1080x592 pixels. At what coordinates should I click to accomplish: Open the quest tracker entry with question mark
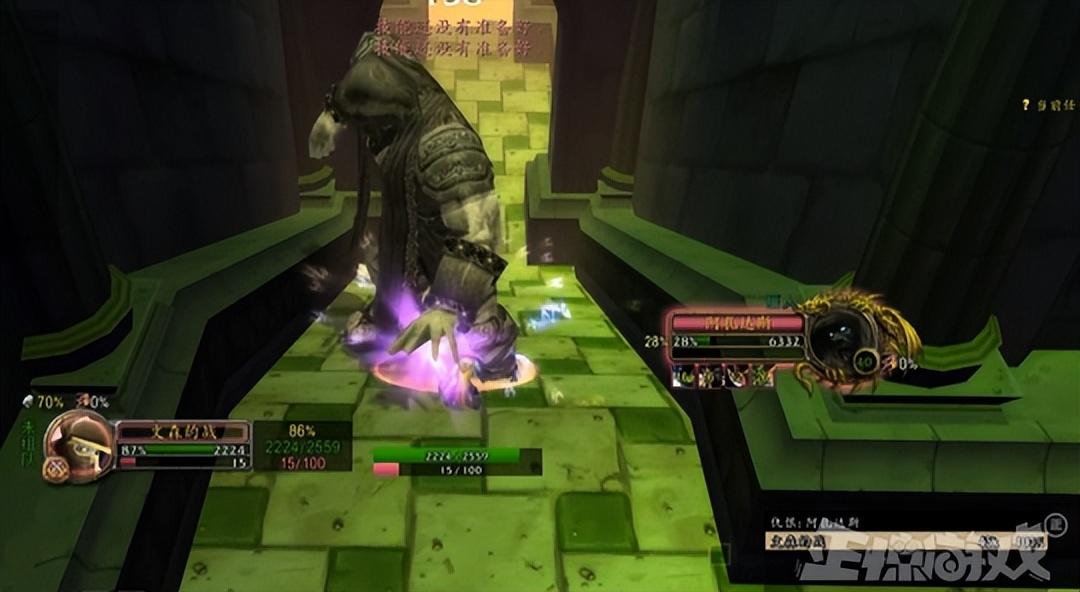(x=1050, y=104)
